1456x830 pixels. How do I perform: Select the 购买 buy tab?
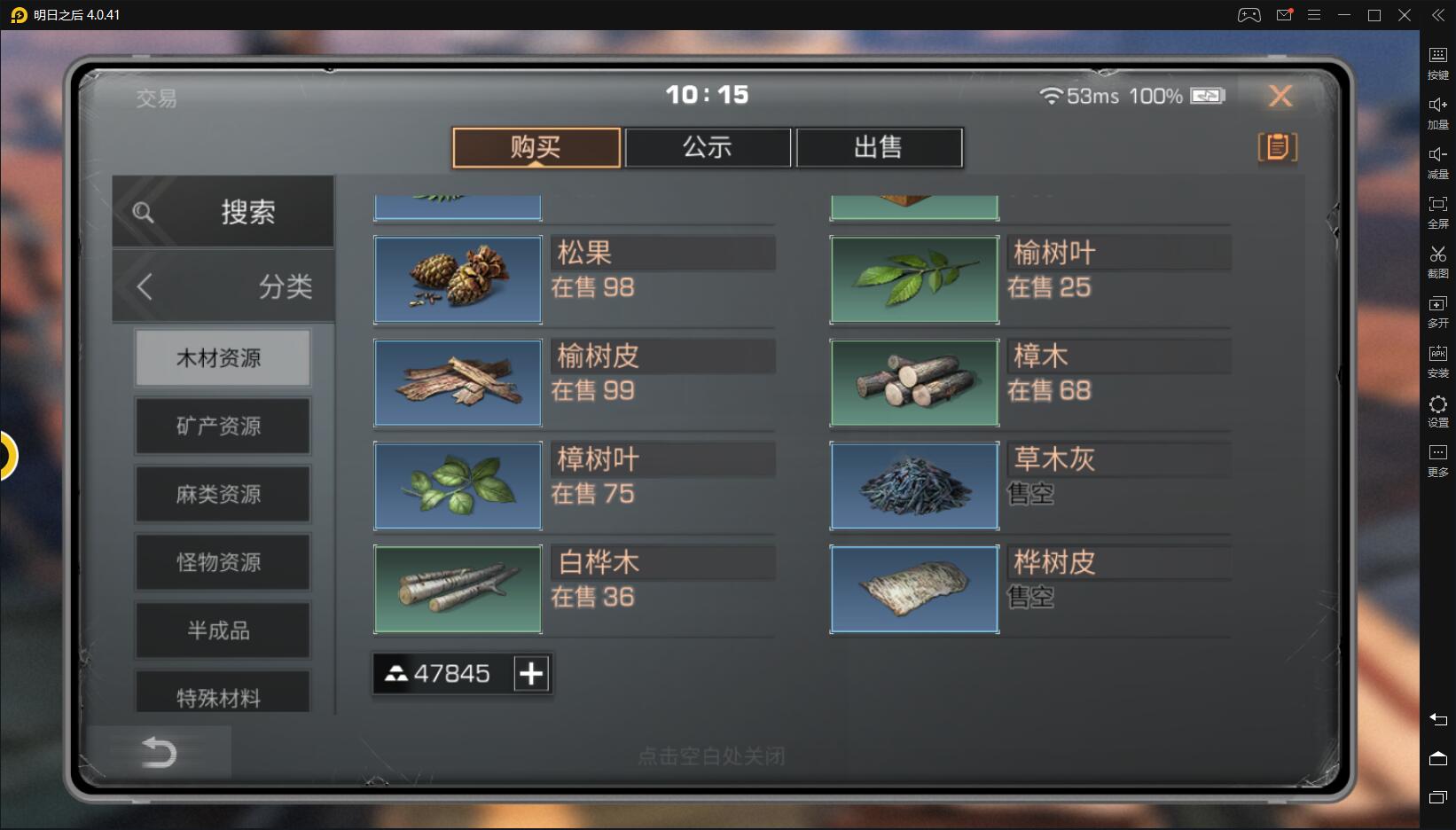536,147
